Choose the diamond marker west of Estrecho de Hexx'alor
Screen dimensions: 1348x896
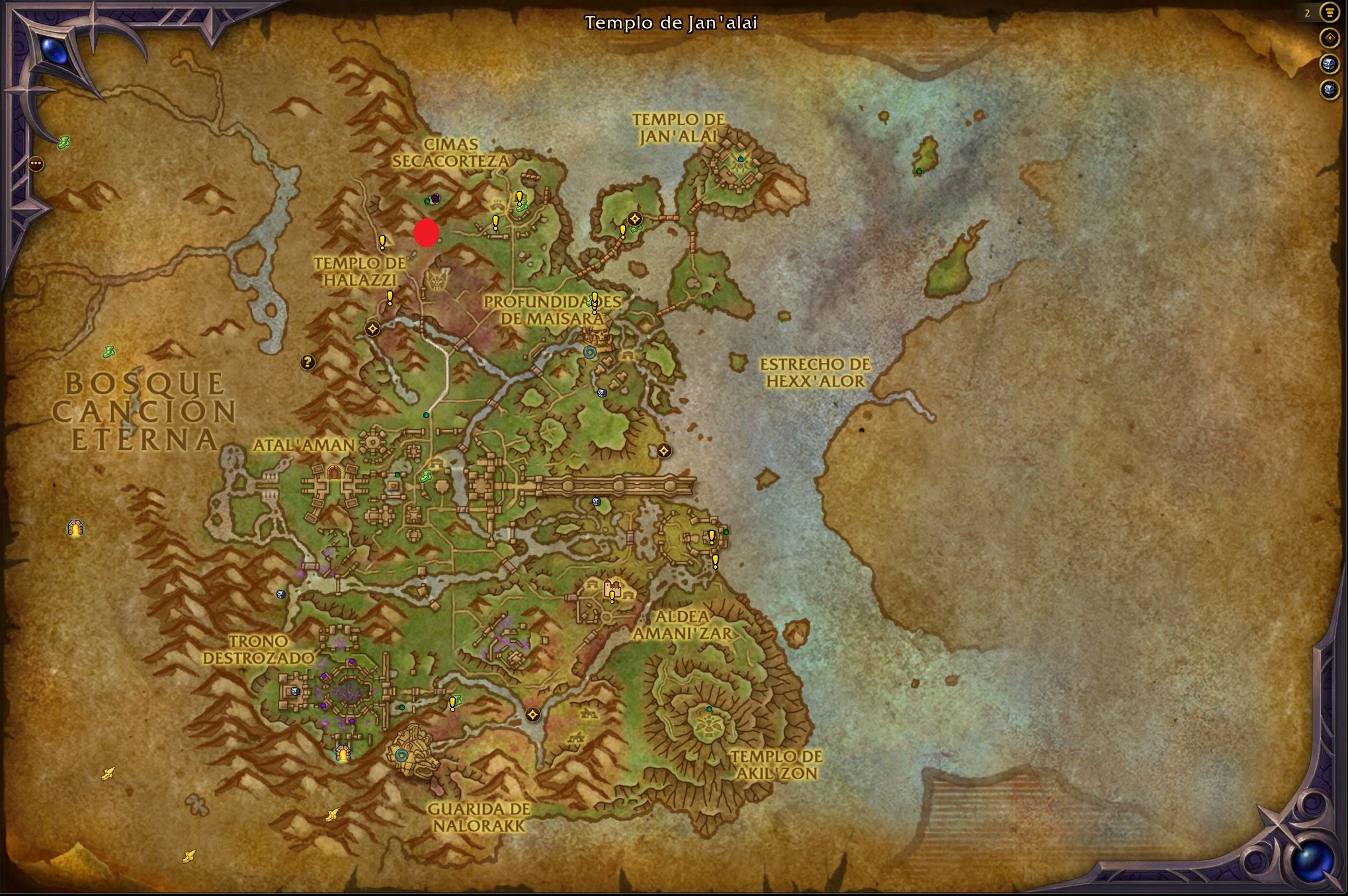click(664, 451)
